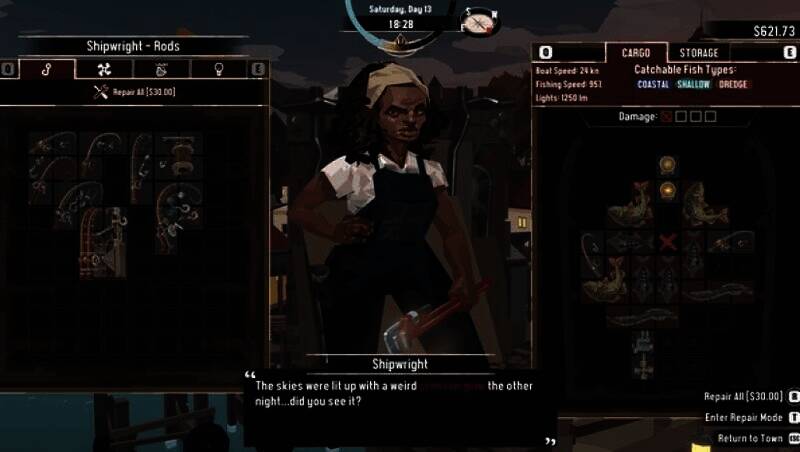Open the Cargo tab
800x452 pixels.
pos(636,52)
